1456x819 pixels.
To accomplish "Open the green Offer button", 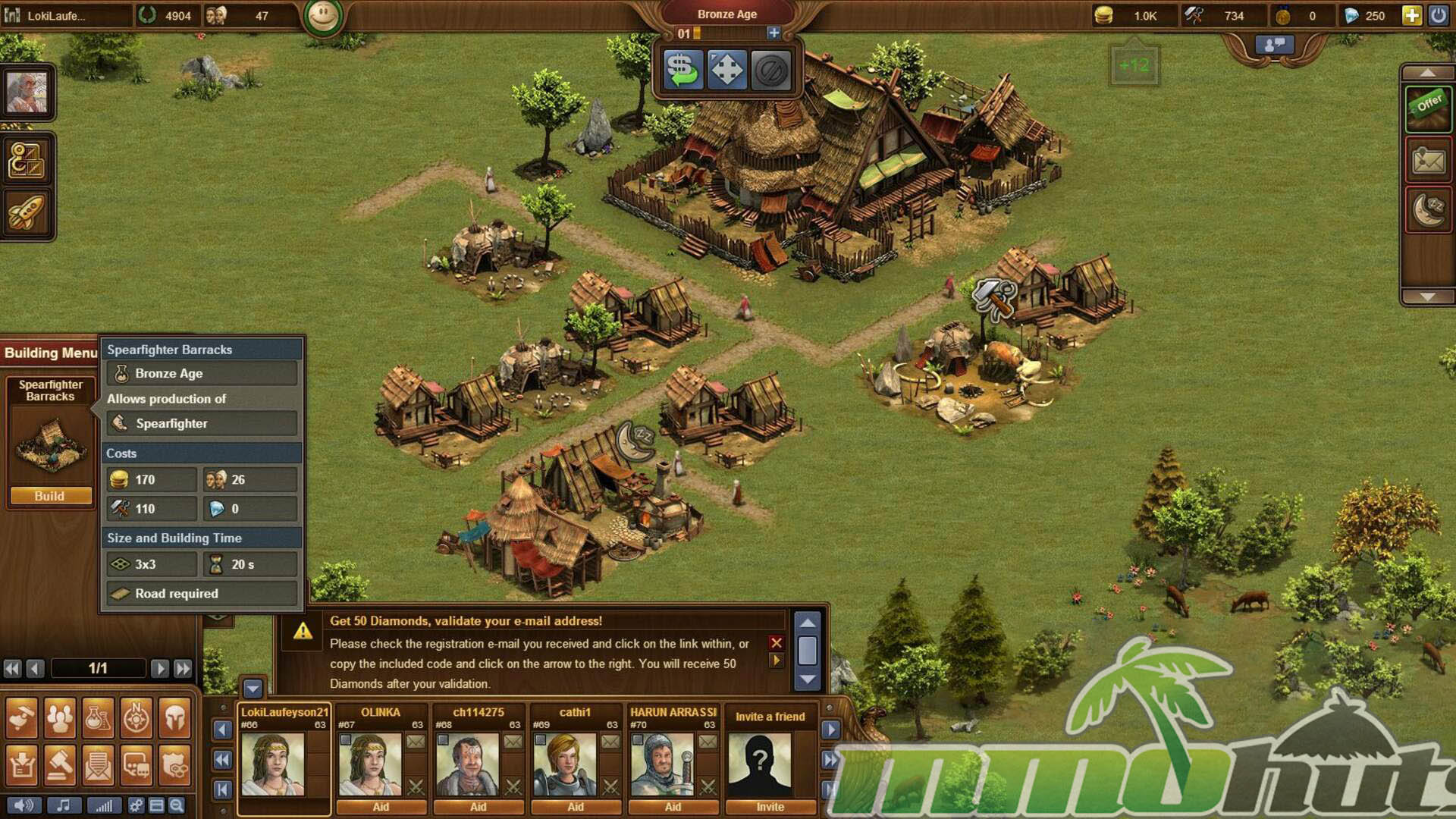I will click(x=1428, y=107).
